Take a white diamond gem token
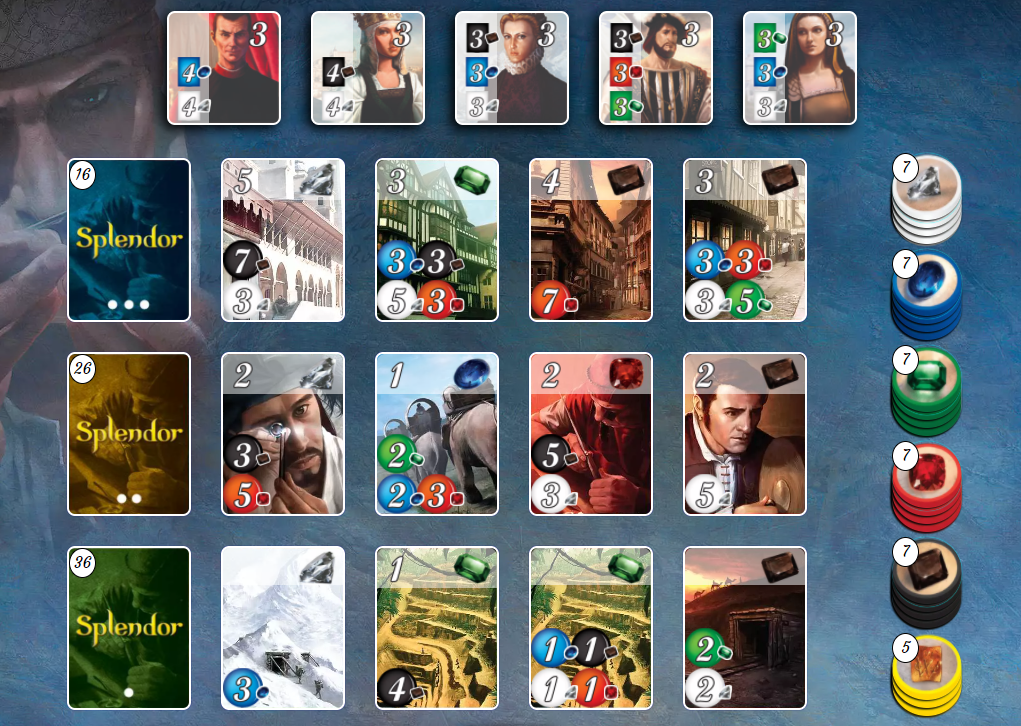Viewport: 1021px width, 726px height. click(926, 195)
